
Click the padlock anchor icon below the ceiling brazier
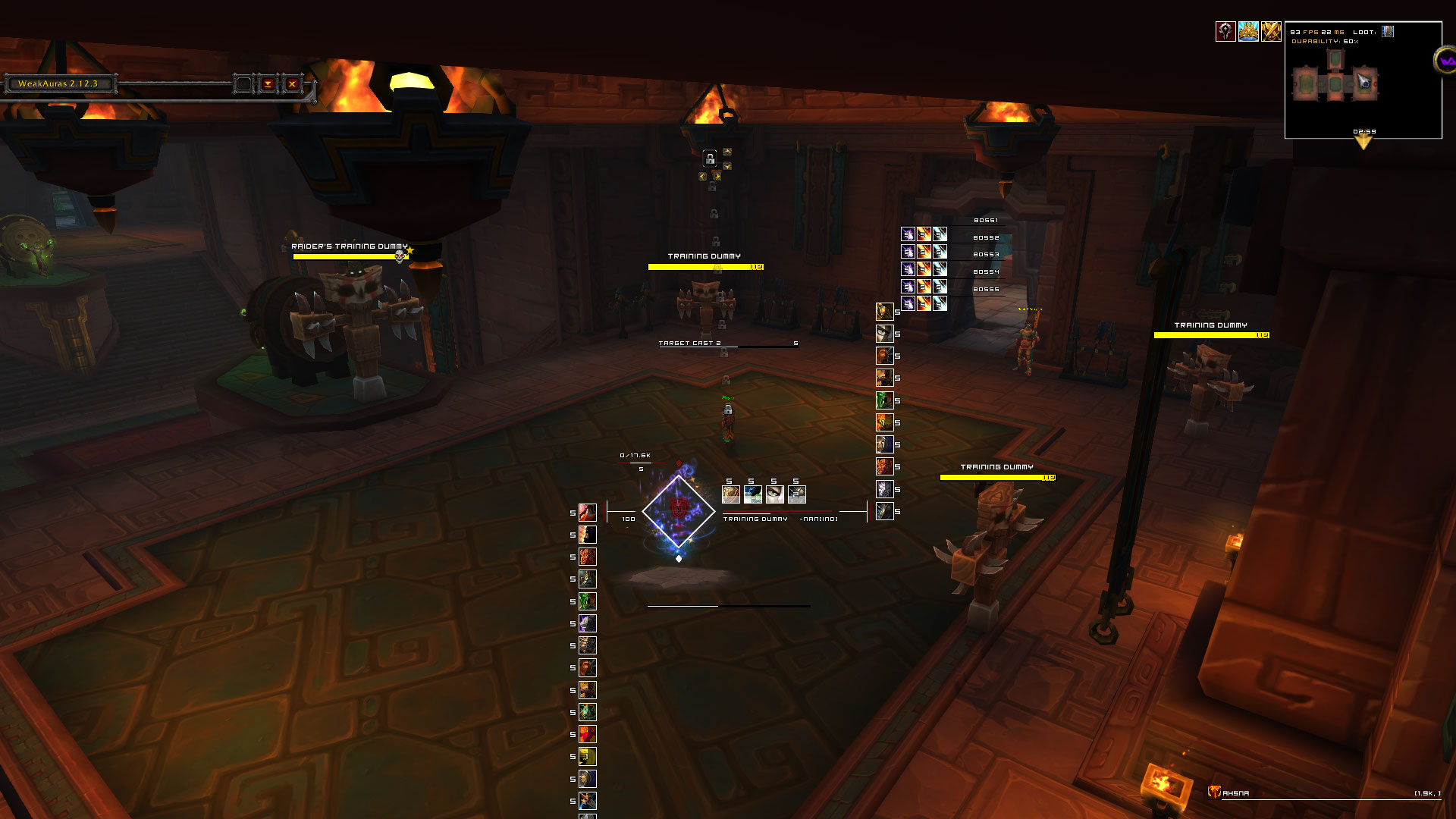(710, 158)
